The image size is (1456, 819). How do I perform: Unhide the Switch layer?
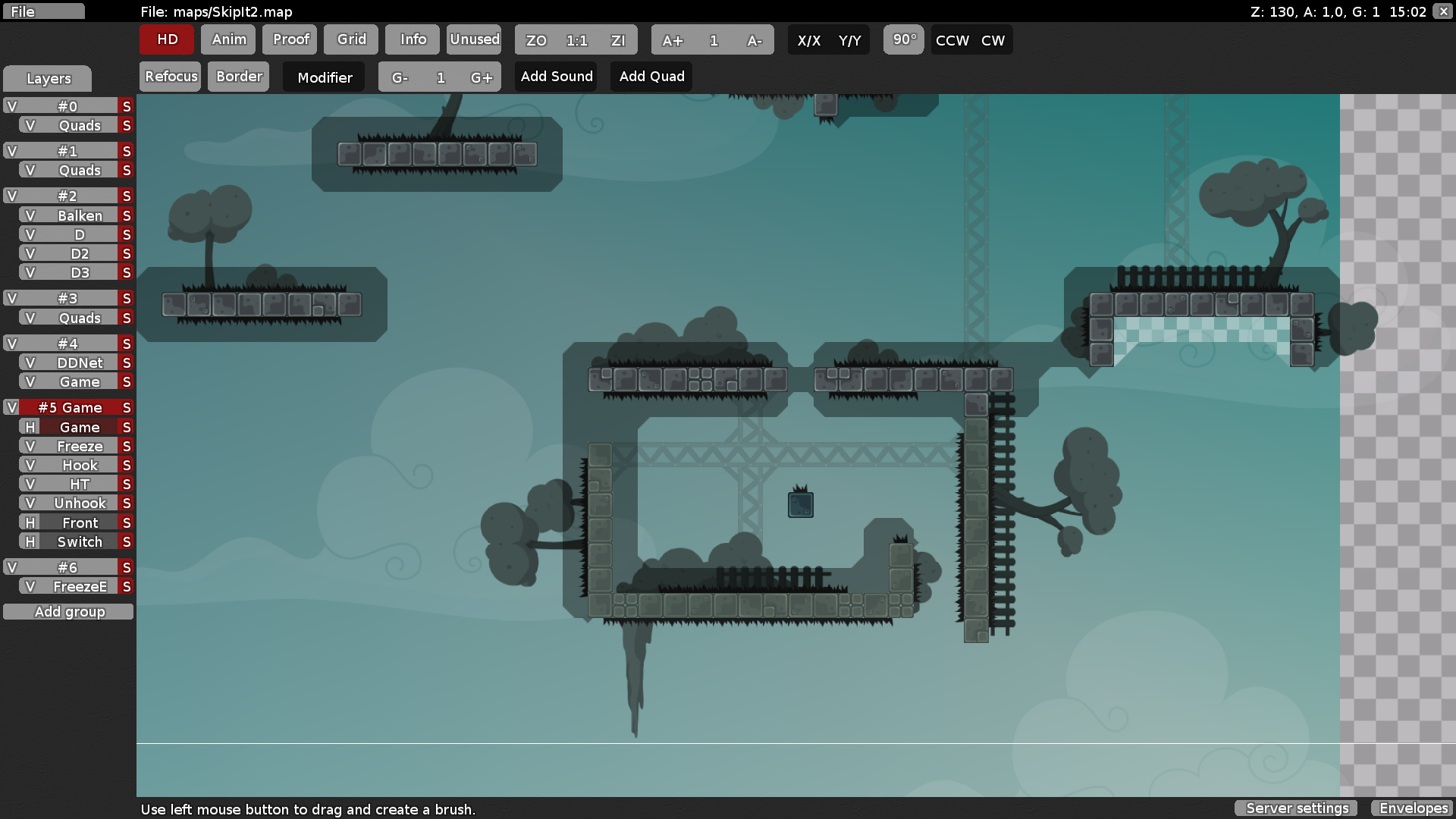(x=29, y=541)
